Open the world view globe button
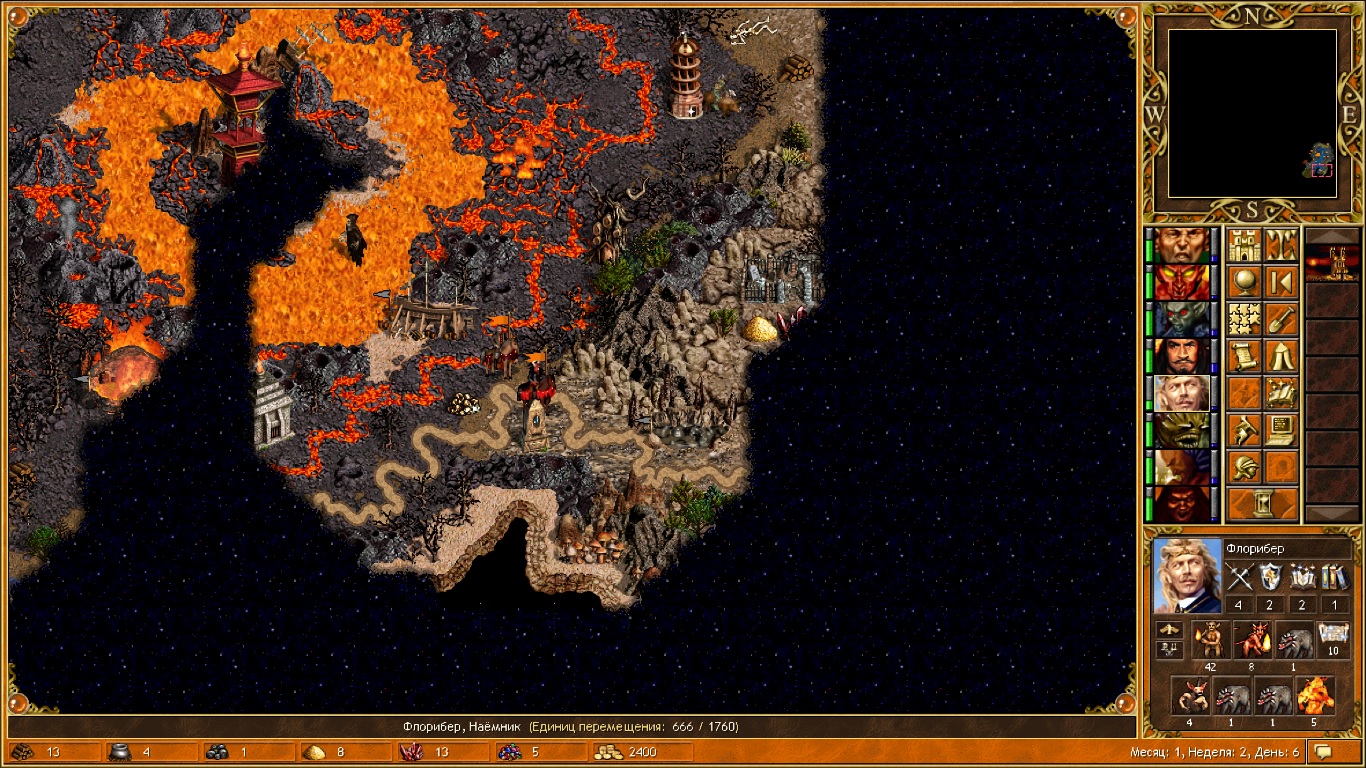The height and width of the screenshot is (768, 1366). 1244,282
